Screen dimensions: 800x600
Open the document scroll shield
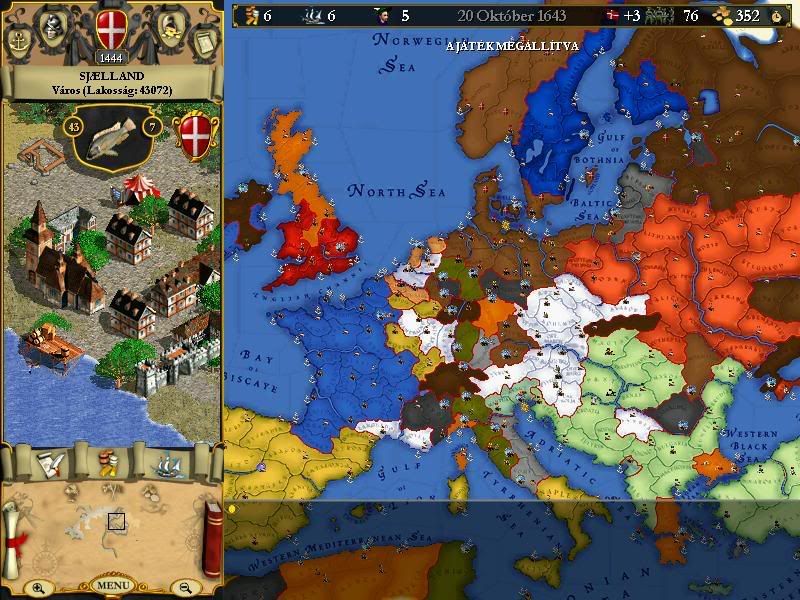203,42
